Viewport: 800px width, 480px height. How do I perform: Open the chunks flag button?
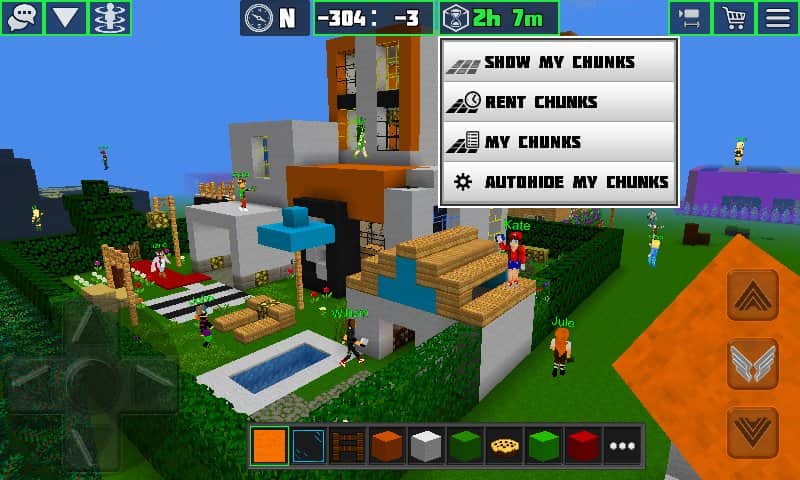[690, 18]
